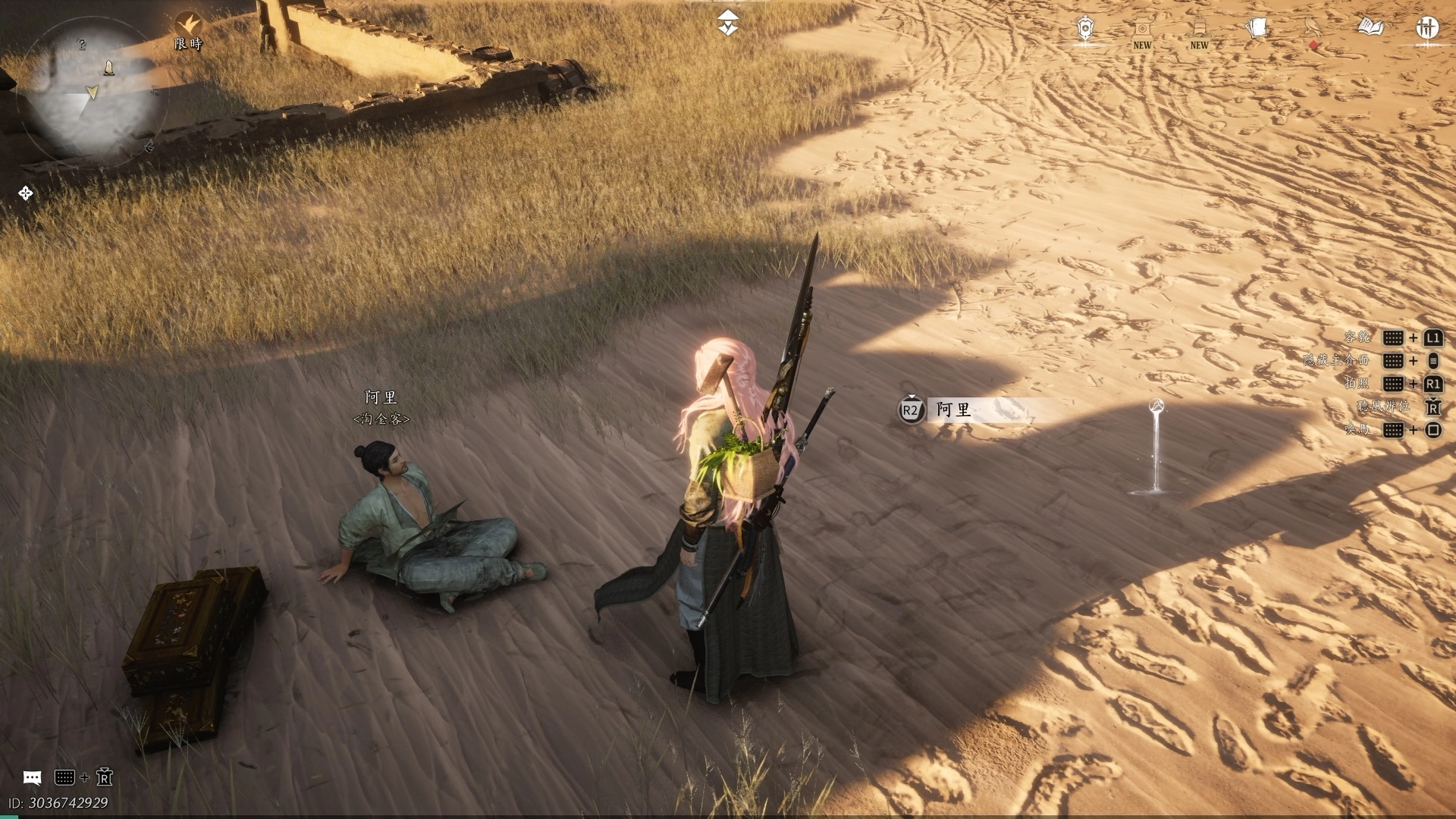The image size is (1456, 819).
Task: Click the question mark marker on minimap
Action: tap(83, 45)
